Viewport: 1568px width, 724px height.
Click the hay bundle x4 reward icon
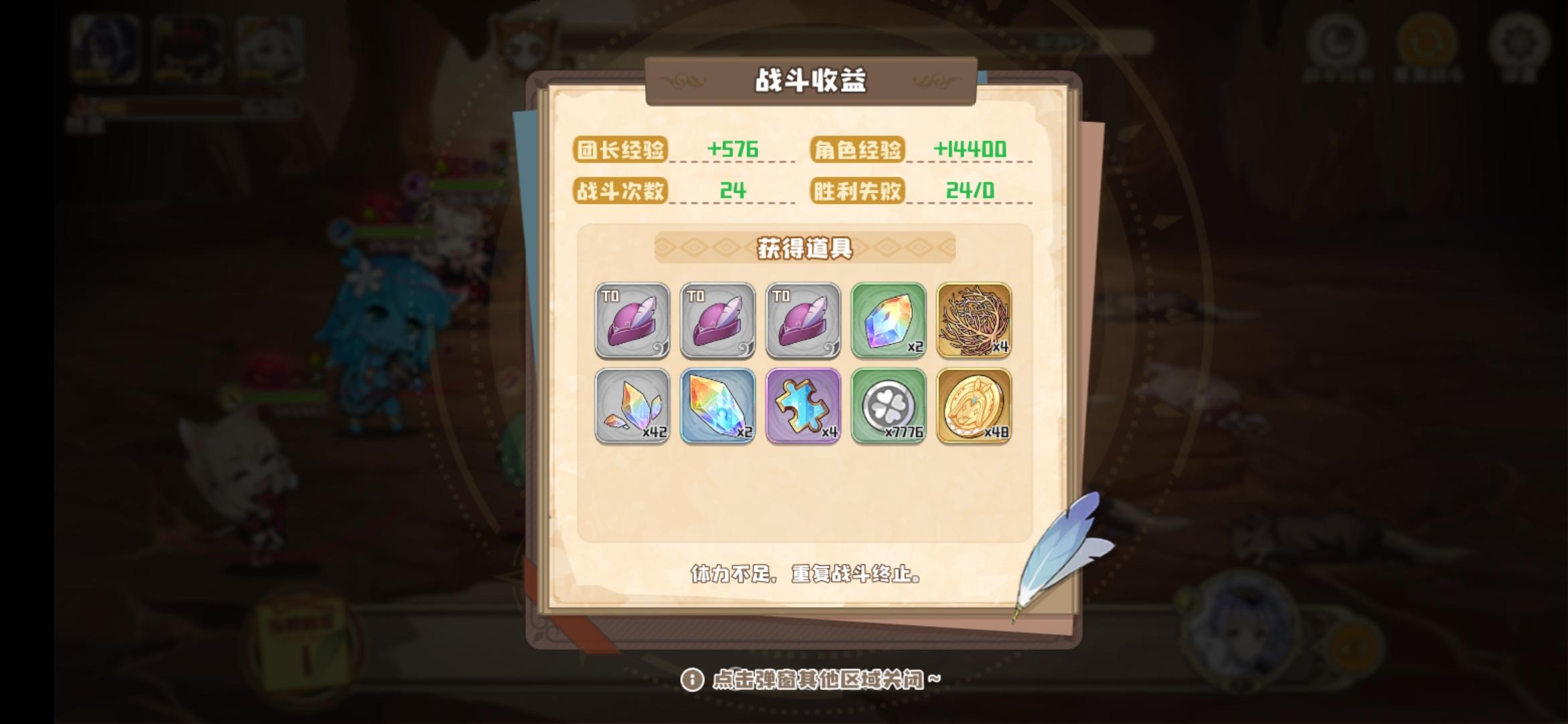(974, 320)
